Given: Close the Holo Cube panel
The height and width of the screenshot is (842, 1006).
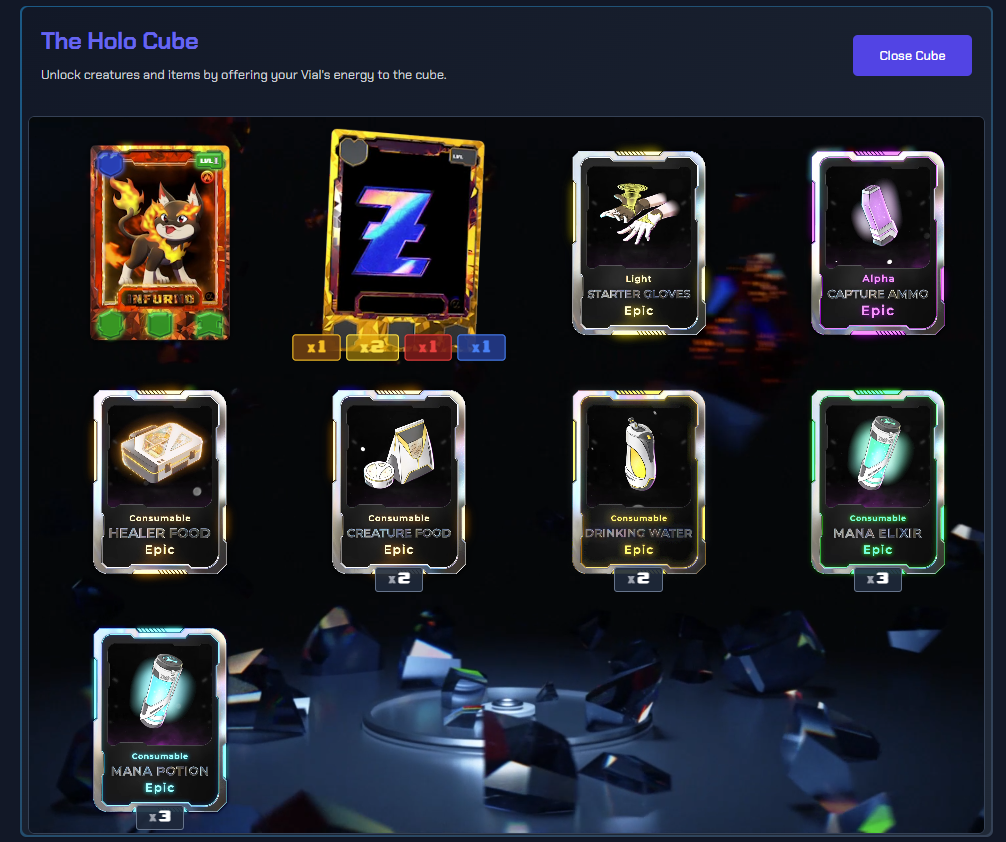Looking at the screenshot, I should [x=911, y=56].
